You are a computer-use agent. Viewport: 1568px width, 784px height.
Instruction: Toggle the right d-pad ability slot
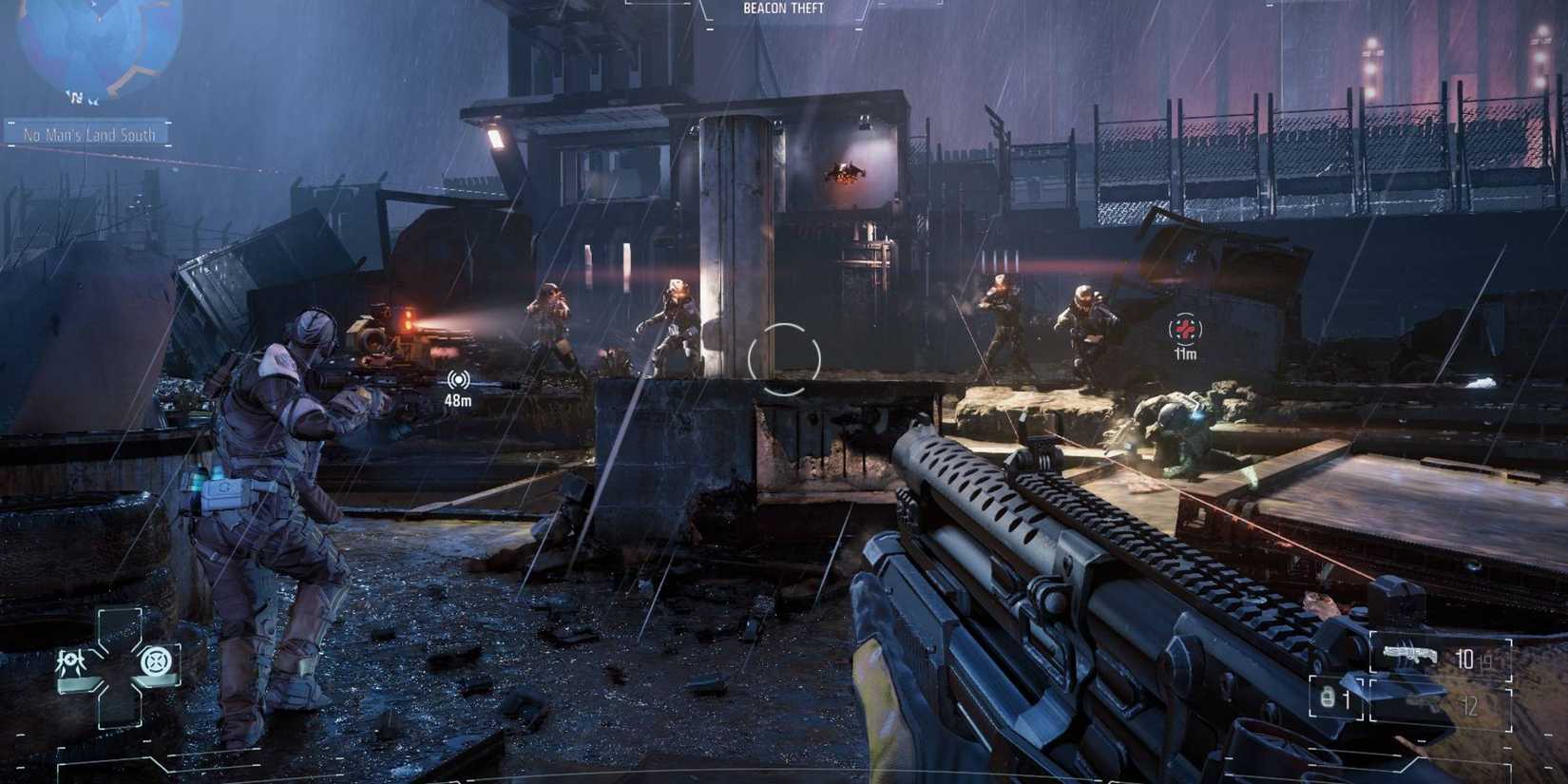[x=157, y=660]
